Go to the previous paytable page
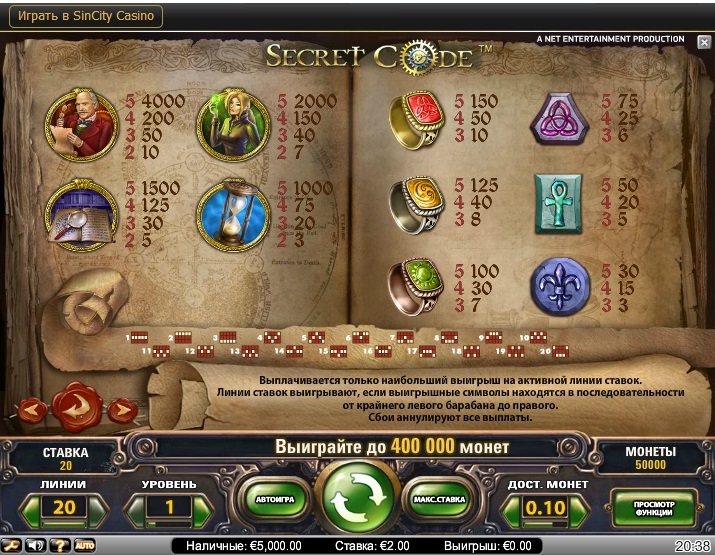This screenshot has height=555, width=715. click(29, 408)
